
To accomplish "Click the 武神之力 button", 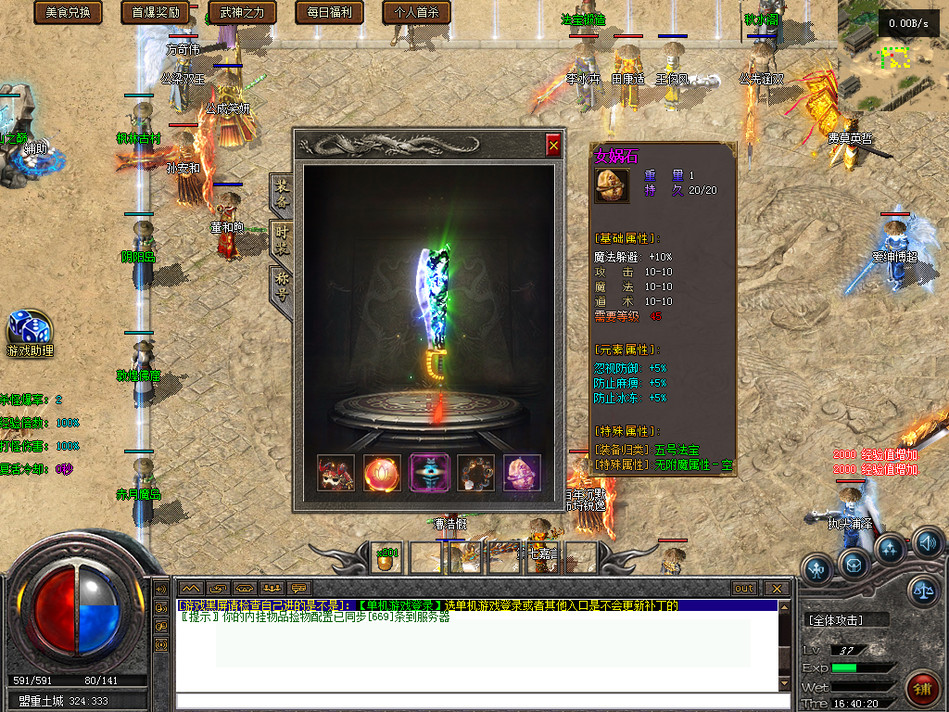I will [x=242, y=12].
